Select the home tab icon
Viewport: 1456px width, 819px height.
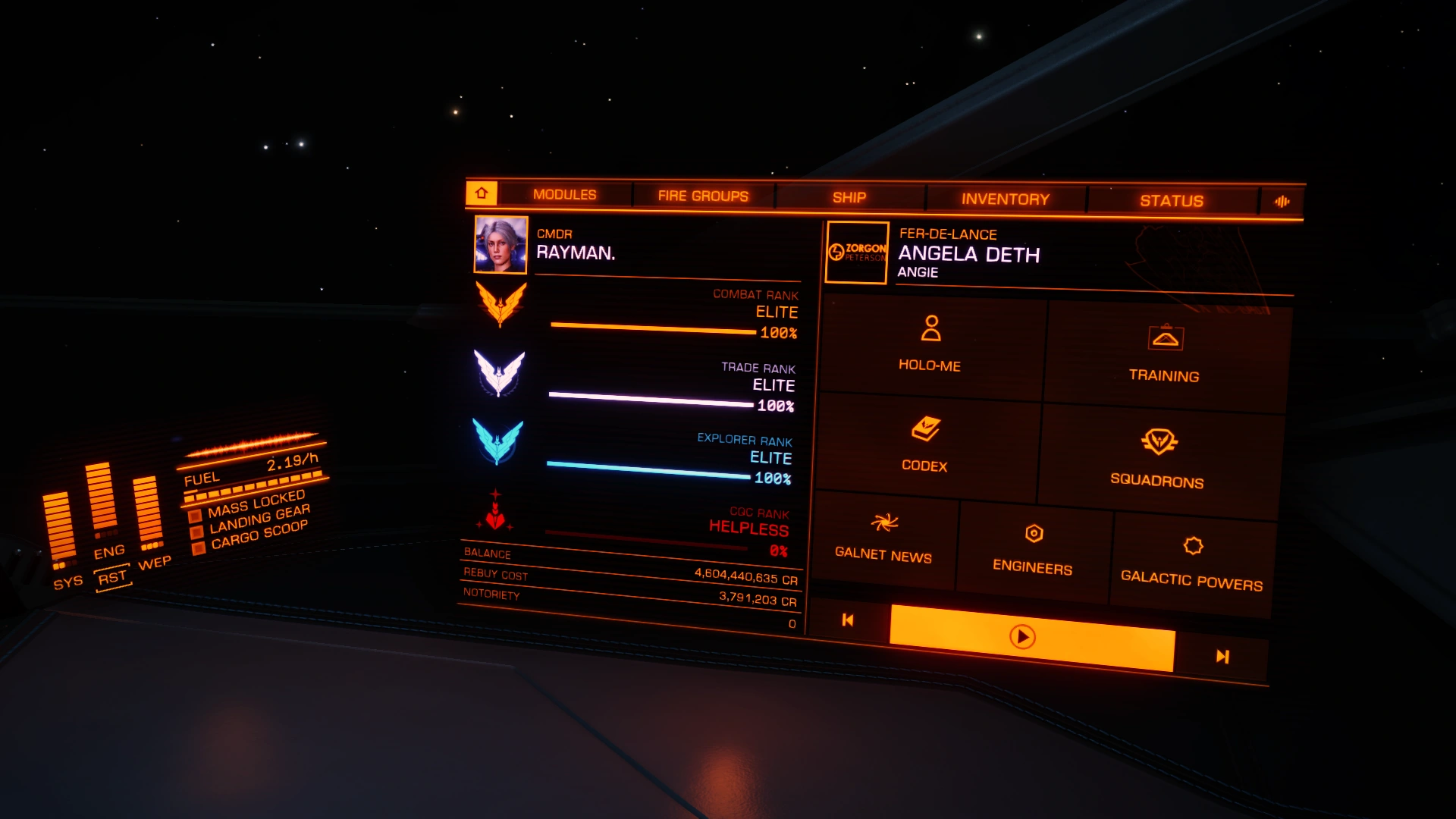click(x=481, y=194)
